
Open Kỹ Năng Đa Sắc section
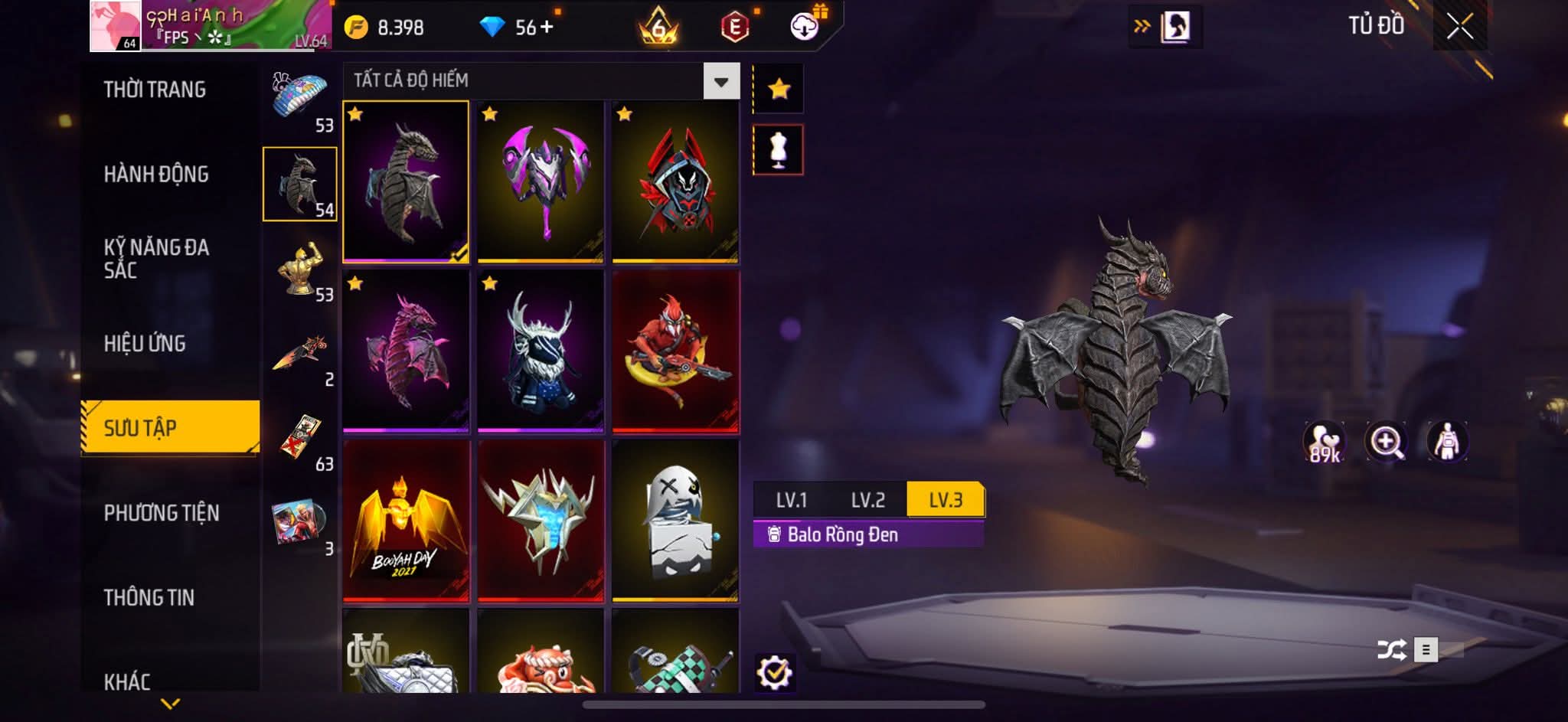pyautogui.click(x=156, y=259)
